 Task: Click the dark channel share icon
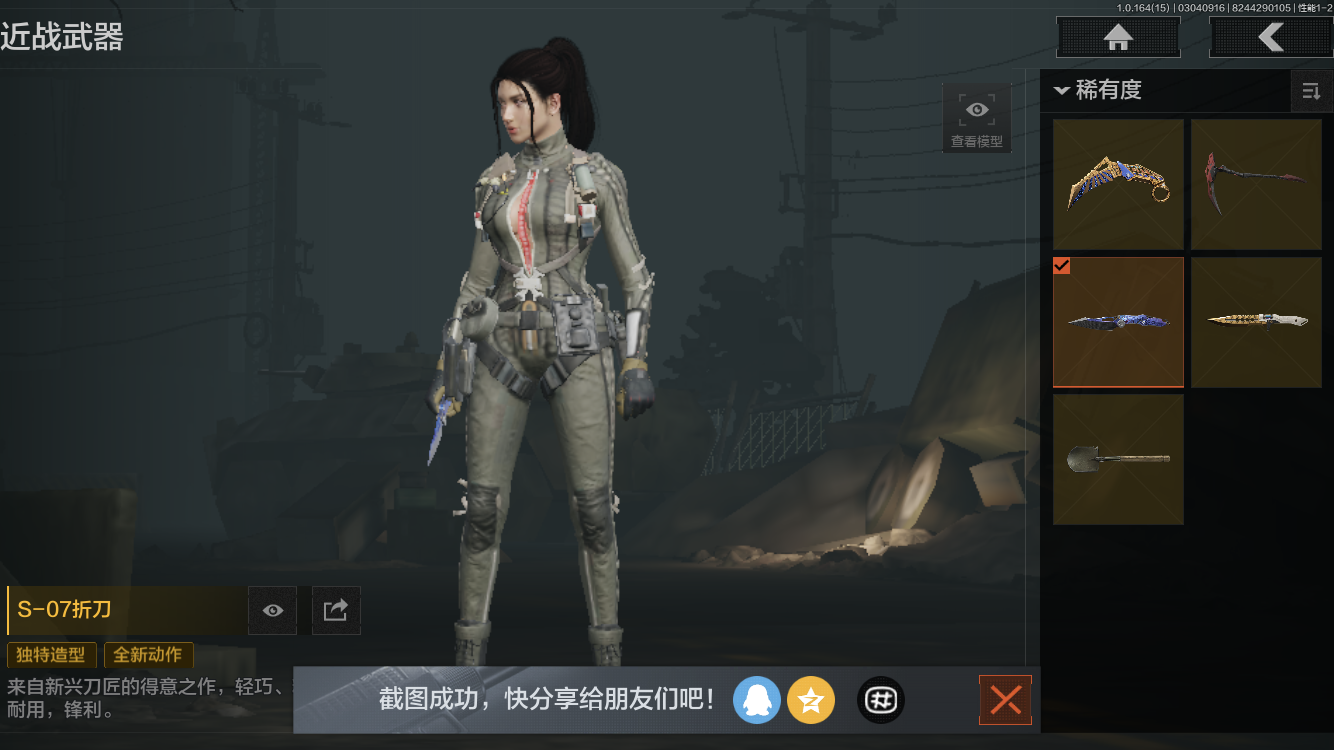tap(880, 700)
